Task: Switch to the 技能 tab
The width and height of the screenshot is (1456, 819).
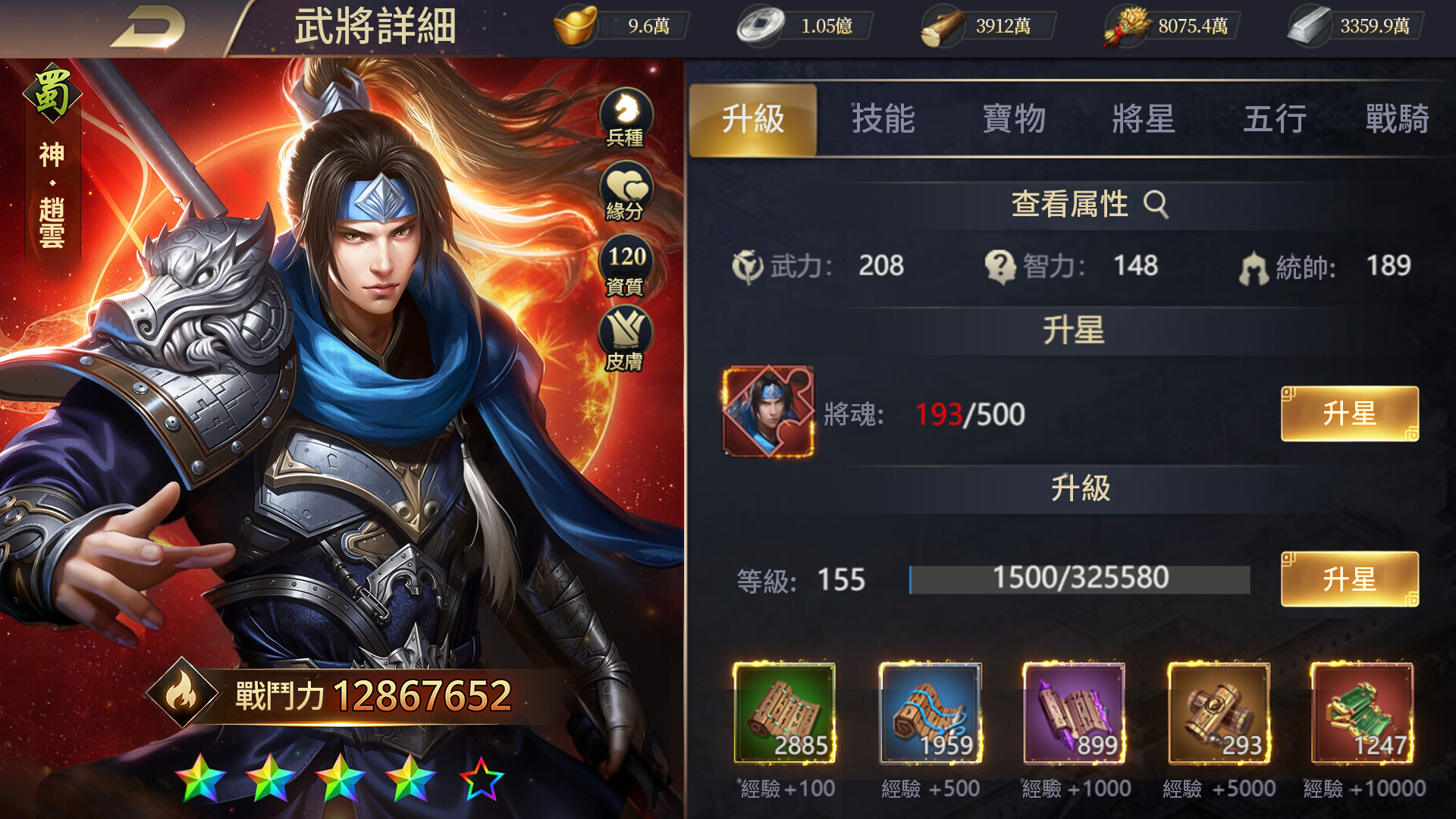Action: 883,119
